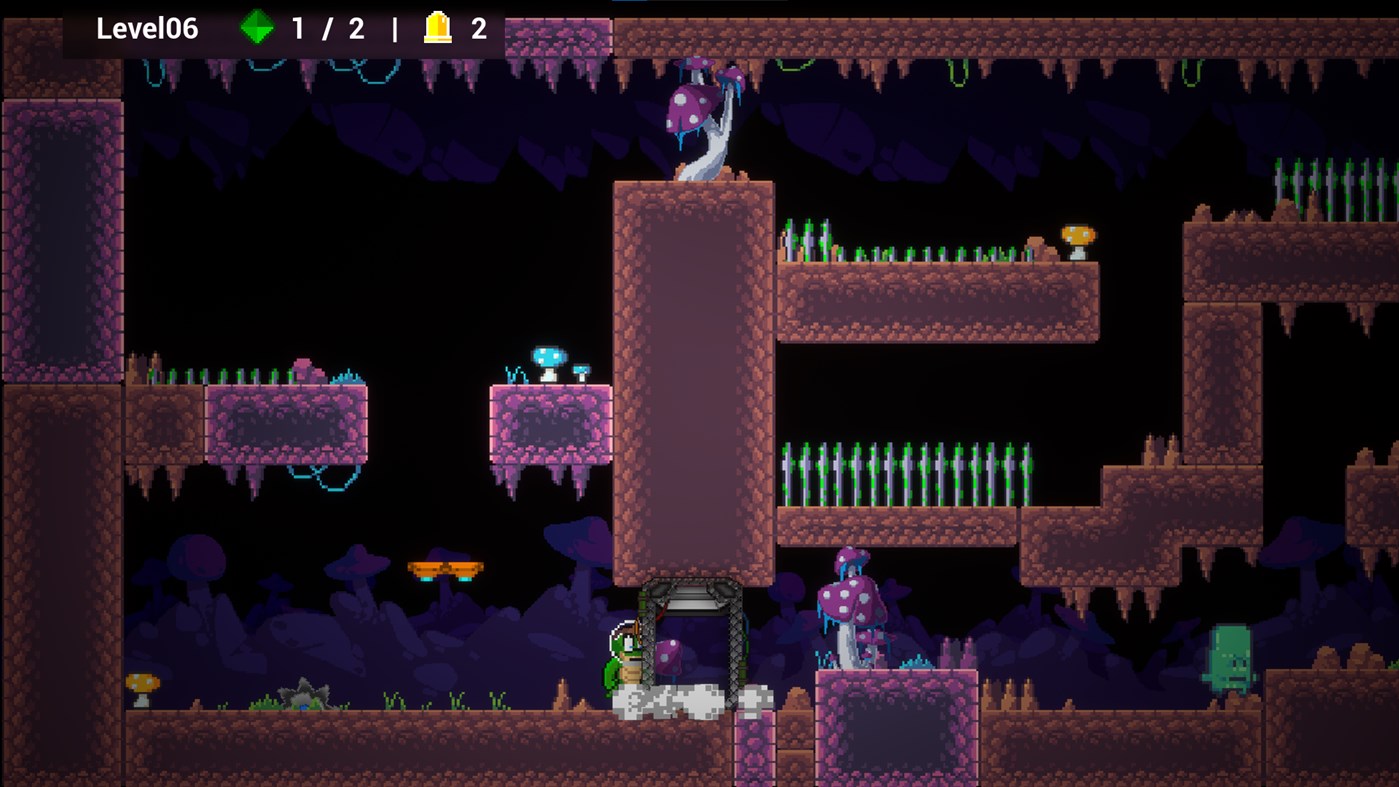1399x787 pixels.
Task: Click the Level06 label in the HUD
Action: [146, 29]
